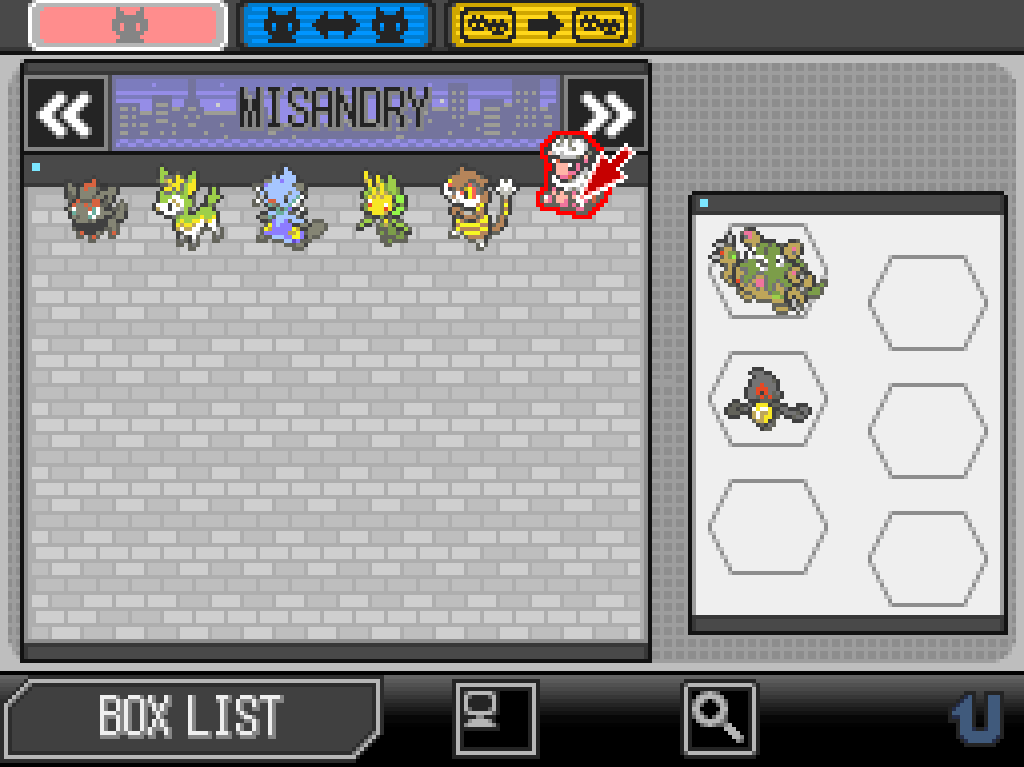The height and width of the screenshot is (767, 1024).
Task: Click the computer monitor icon button
Action: pos(495,716)
